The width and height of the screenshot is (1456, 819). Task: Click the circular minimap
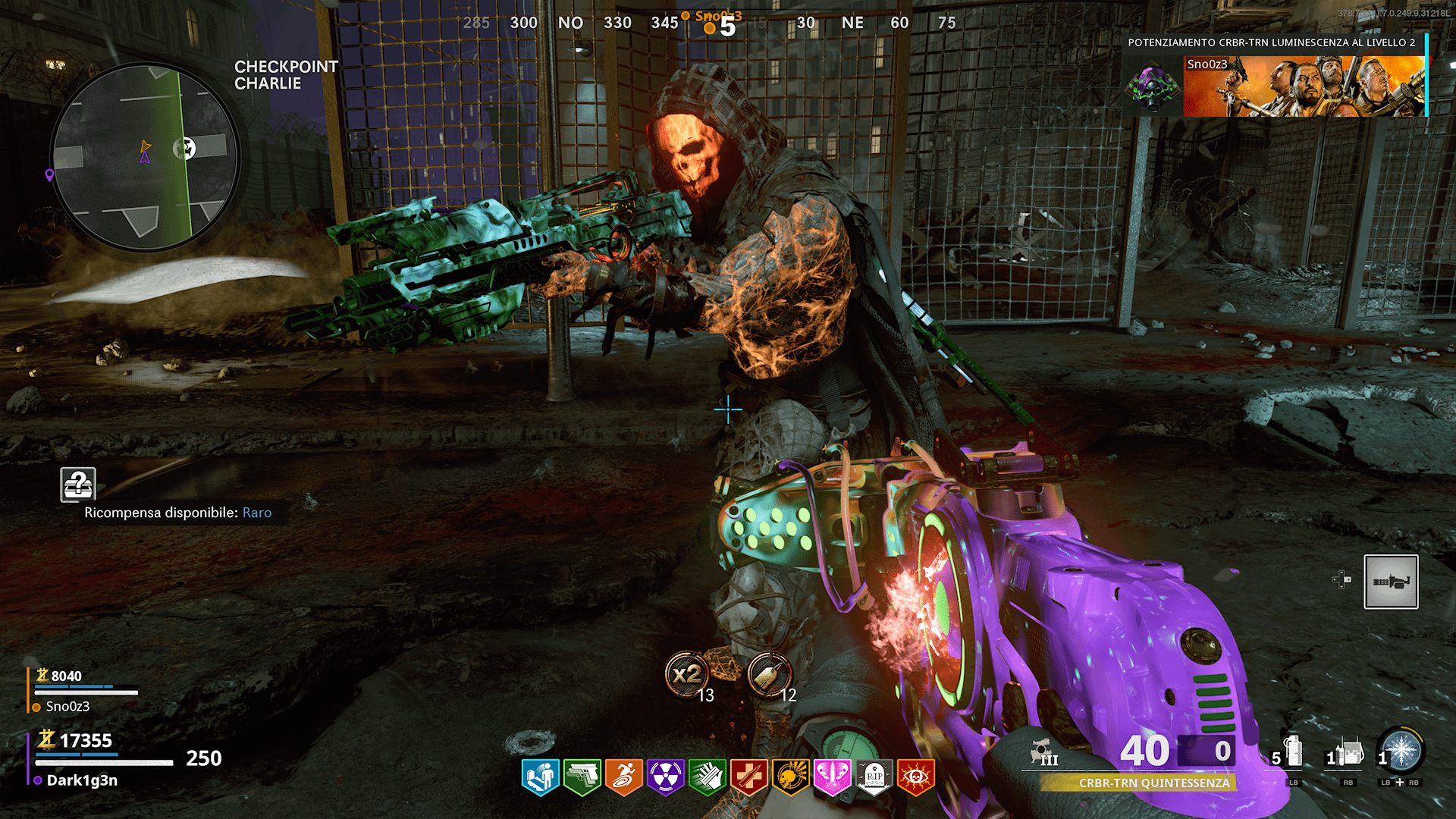coord(145,157)
